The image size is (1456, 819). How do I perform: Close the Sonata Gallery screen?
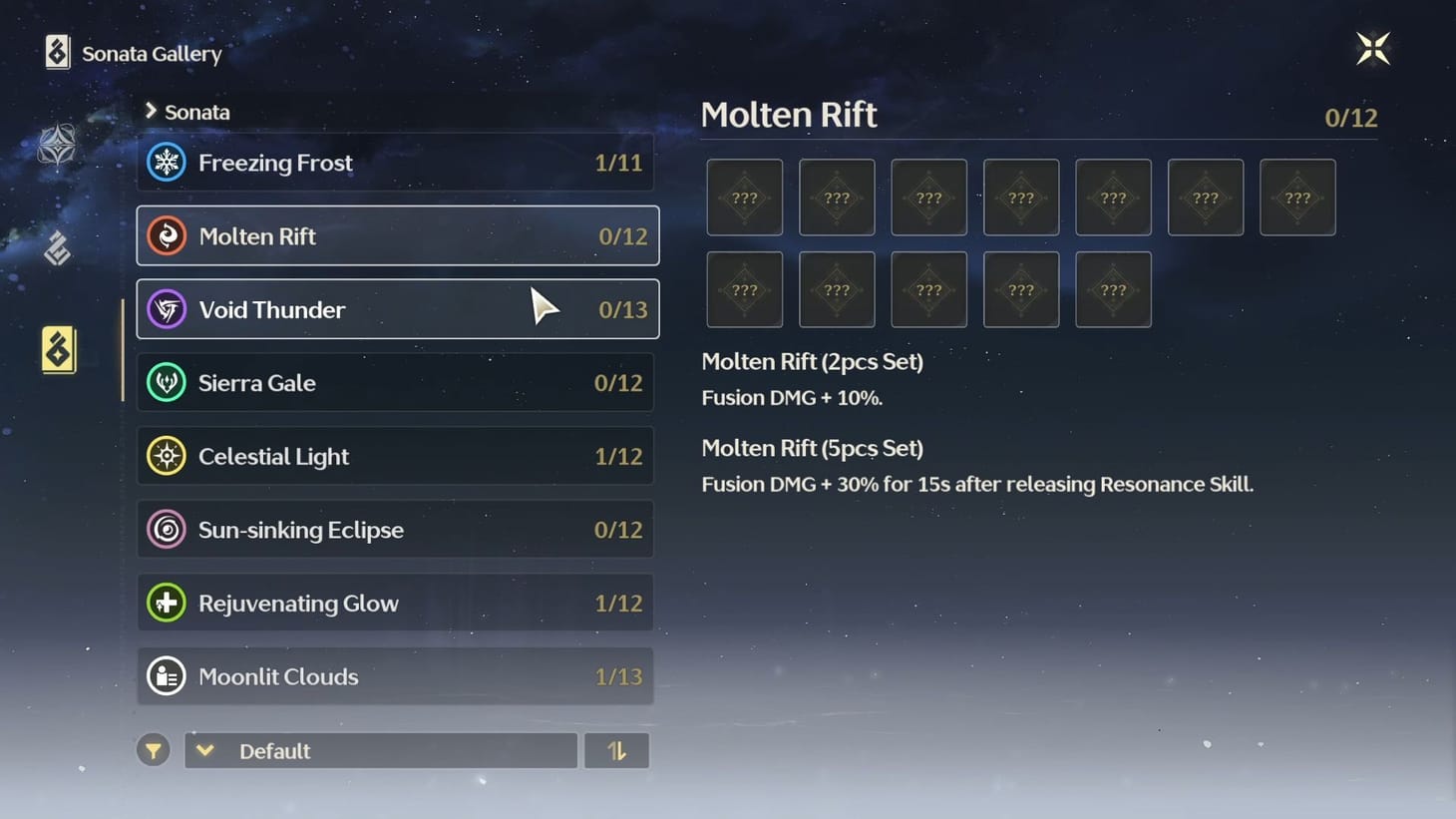[x=1373, y=47]
